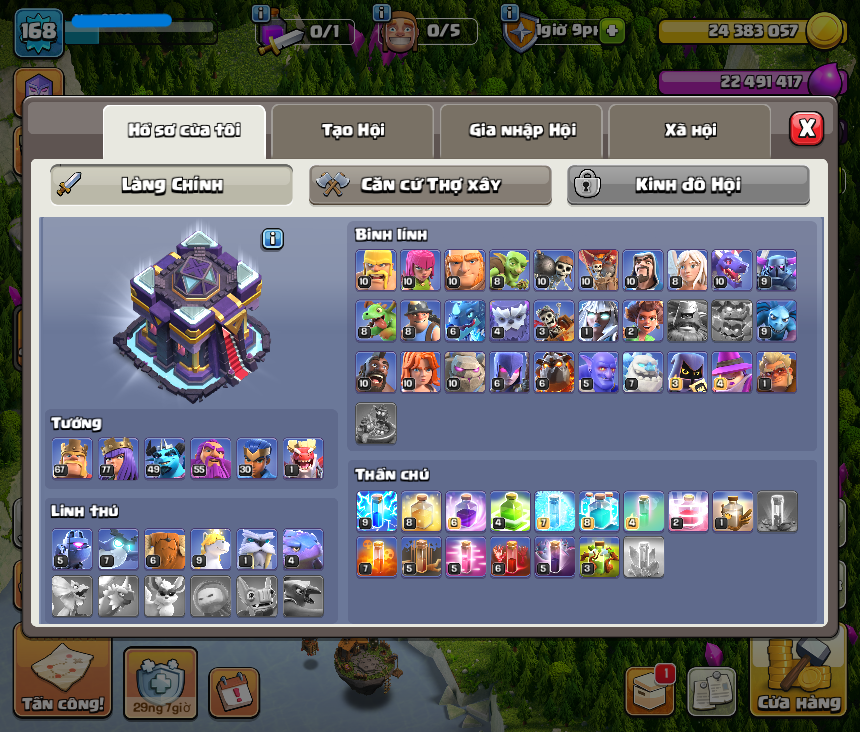Screen dimensions: 860x732
Task: Choose the Barbarian troop icon
Action: point(376,270)
